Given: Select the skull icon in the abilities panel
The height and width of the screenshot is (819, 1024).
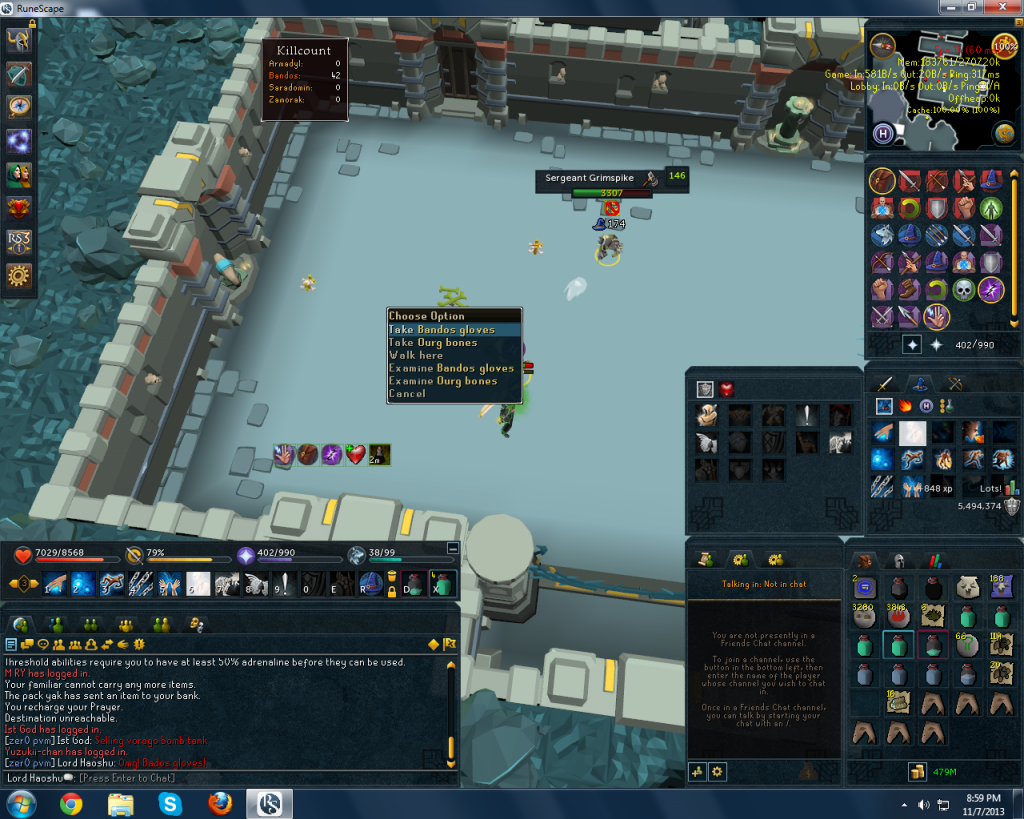Looking at the screenshot, I should (x=964, y=290).
